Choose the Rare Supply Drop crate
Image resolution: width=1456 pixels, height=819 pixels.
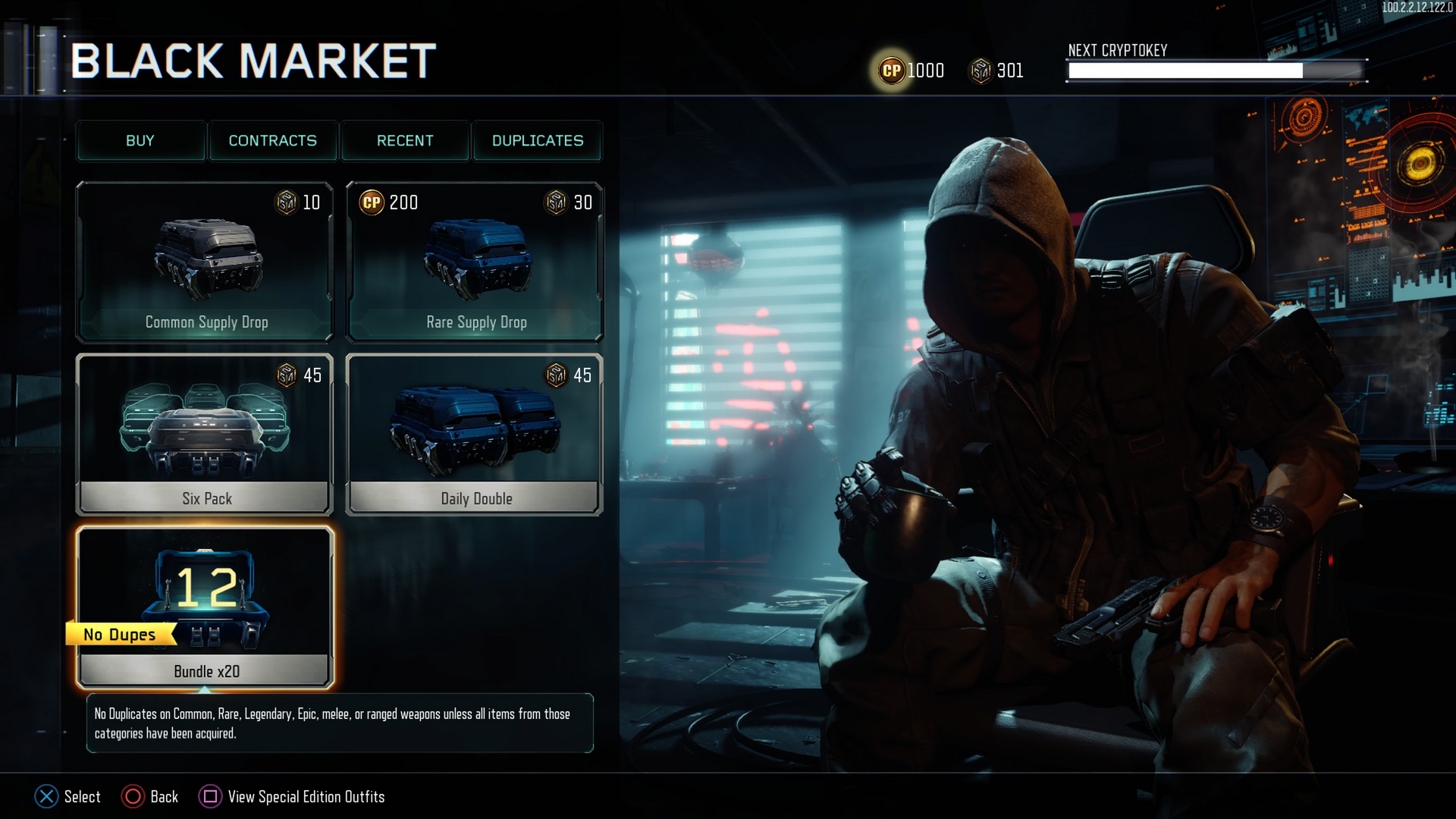coord(475,262)
